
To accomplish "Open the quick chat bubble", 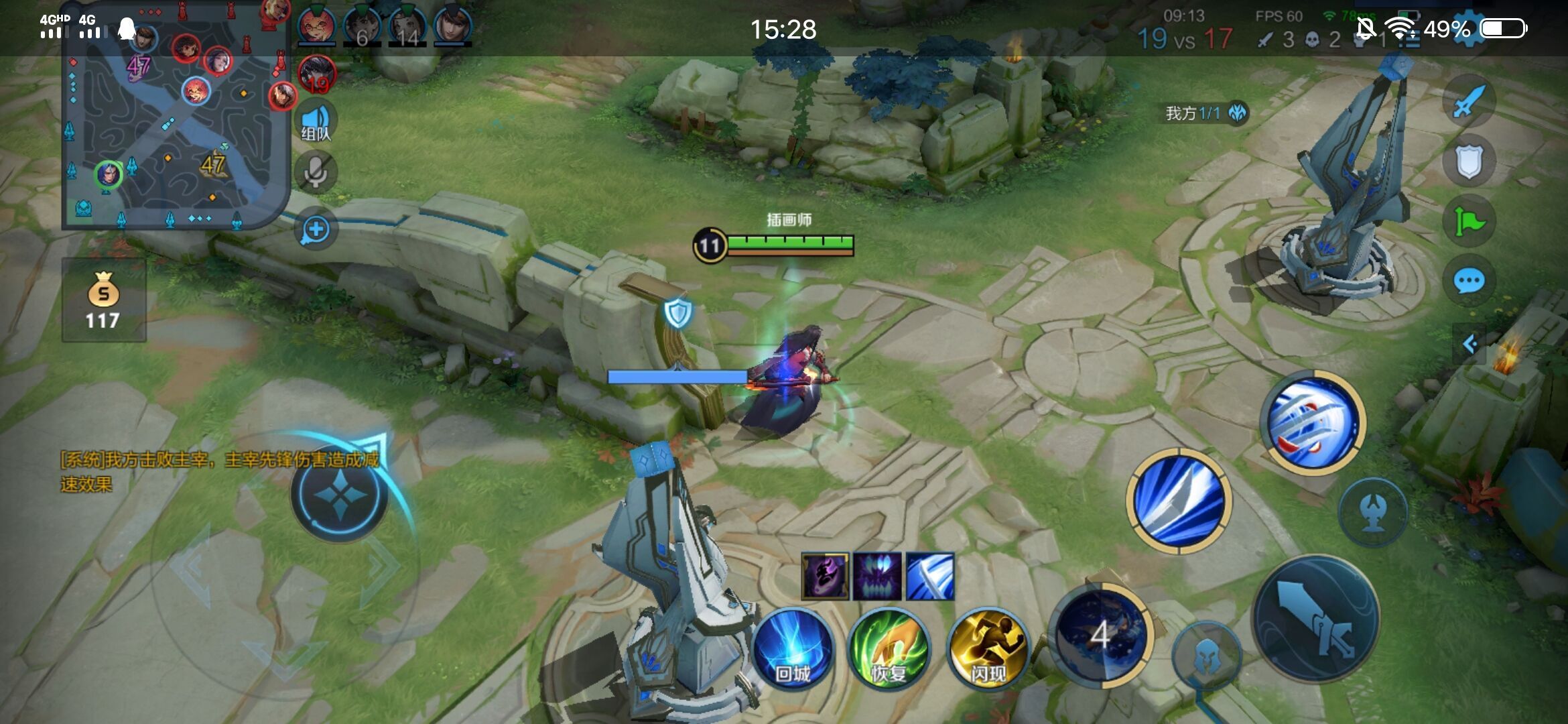I will (x=1469, y=281).
